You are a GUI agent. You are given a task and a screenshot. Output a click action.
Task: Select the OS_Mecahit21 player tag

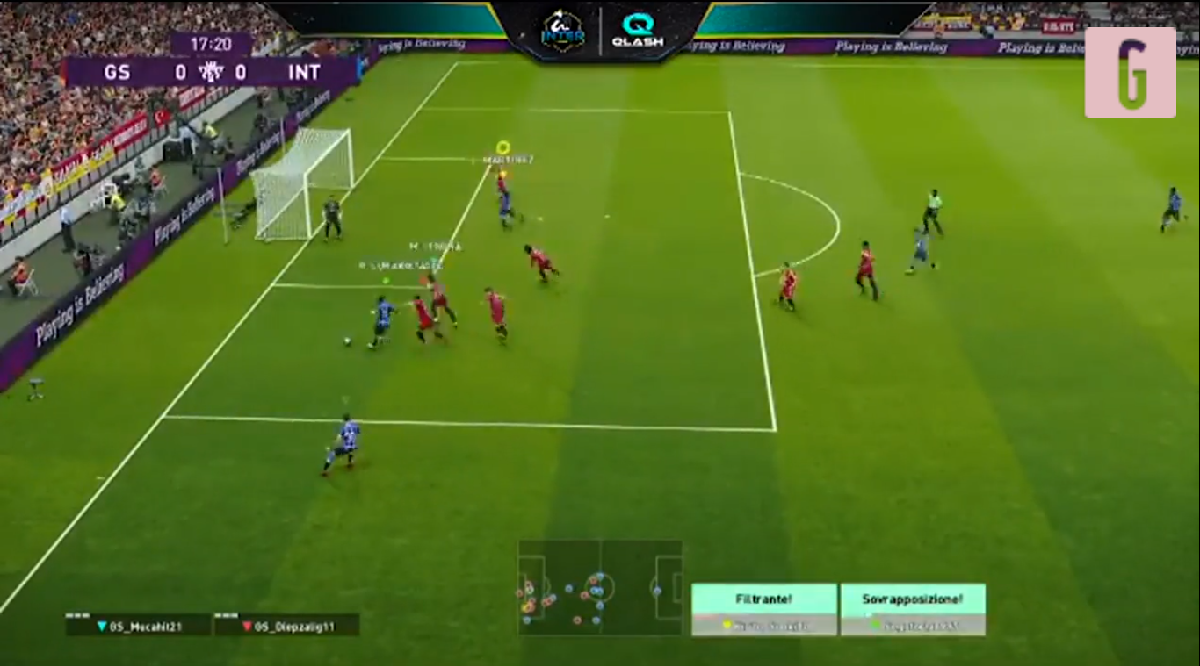tap(139, 625)
